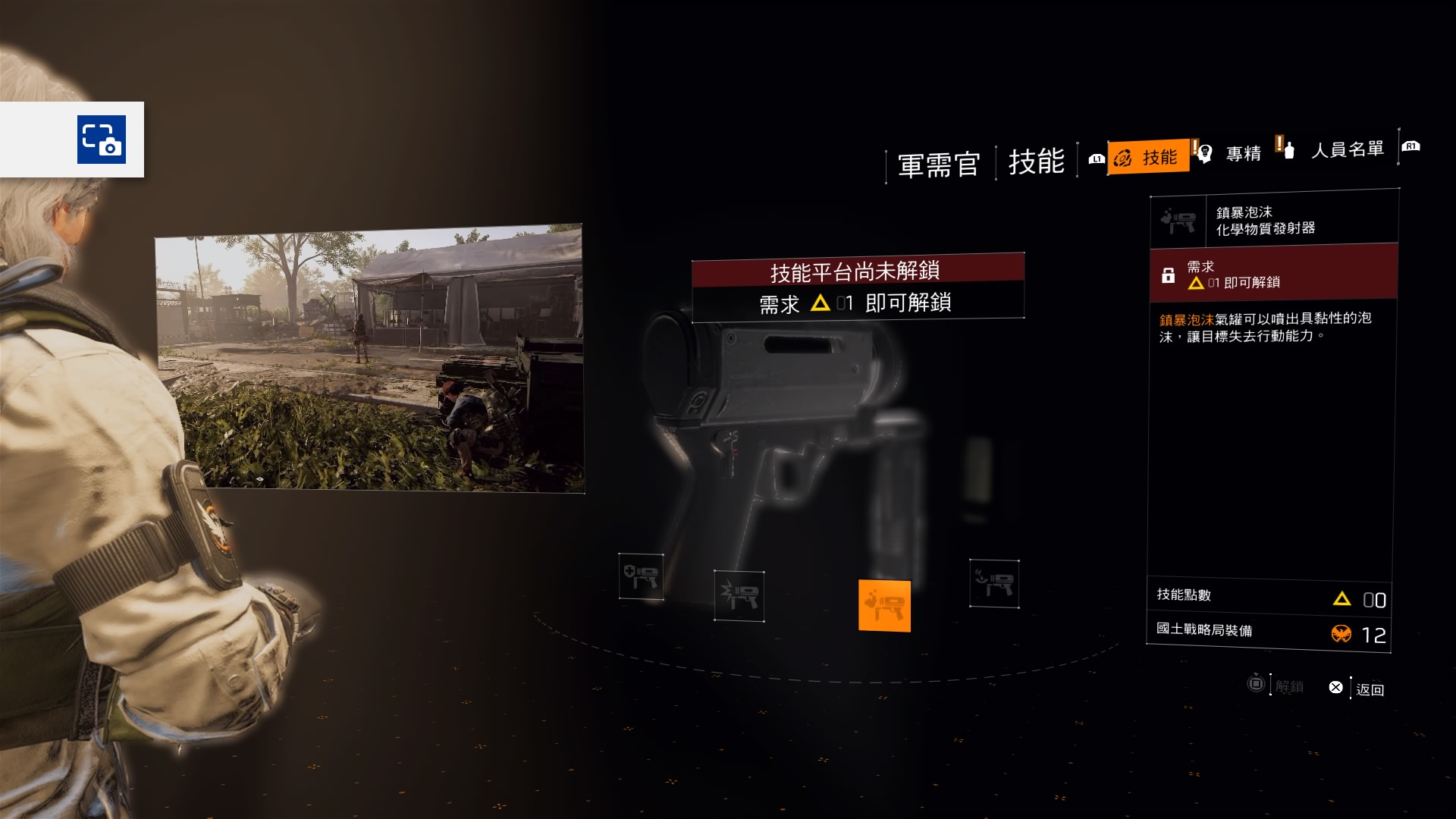
Task: Click the screenshot capture overlay icon
Action: click(x=102, y=140)
